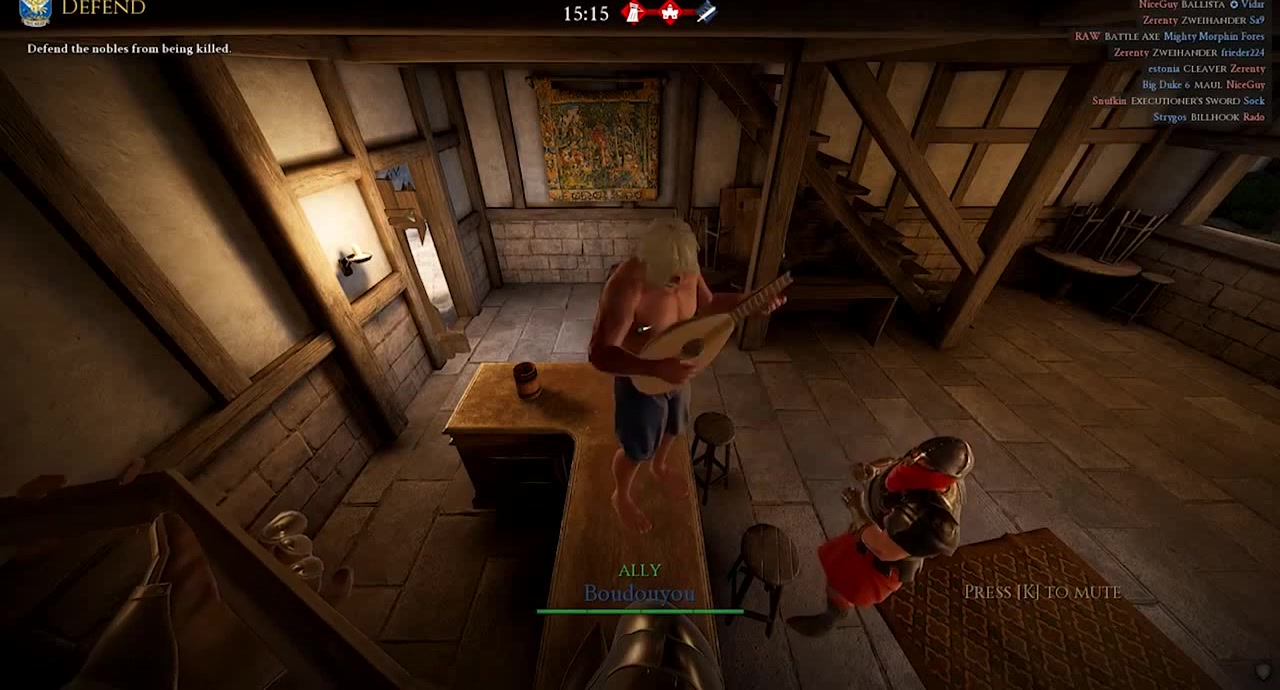Click the blue team crest emblem
The width and height of the screenshot is (1280, 690).
pyautogui.click(x=35, y=11)
